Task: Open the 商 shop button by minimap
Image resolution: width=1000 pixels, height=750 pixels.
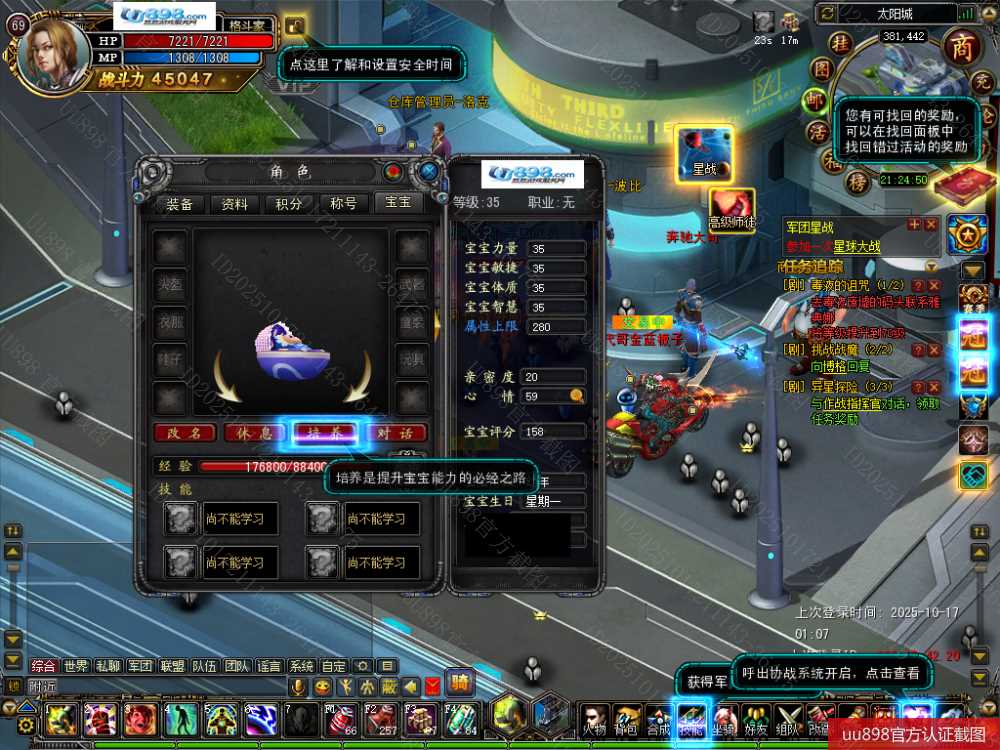Action: click(x=961, y=50)
